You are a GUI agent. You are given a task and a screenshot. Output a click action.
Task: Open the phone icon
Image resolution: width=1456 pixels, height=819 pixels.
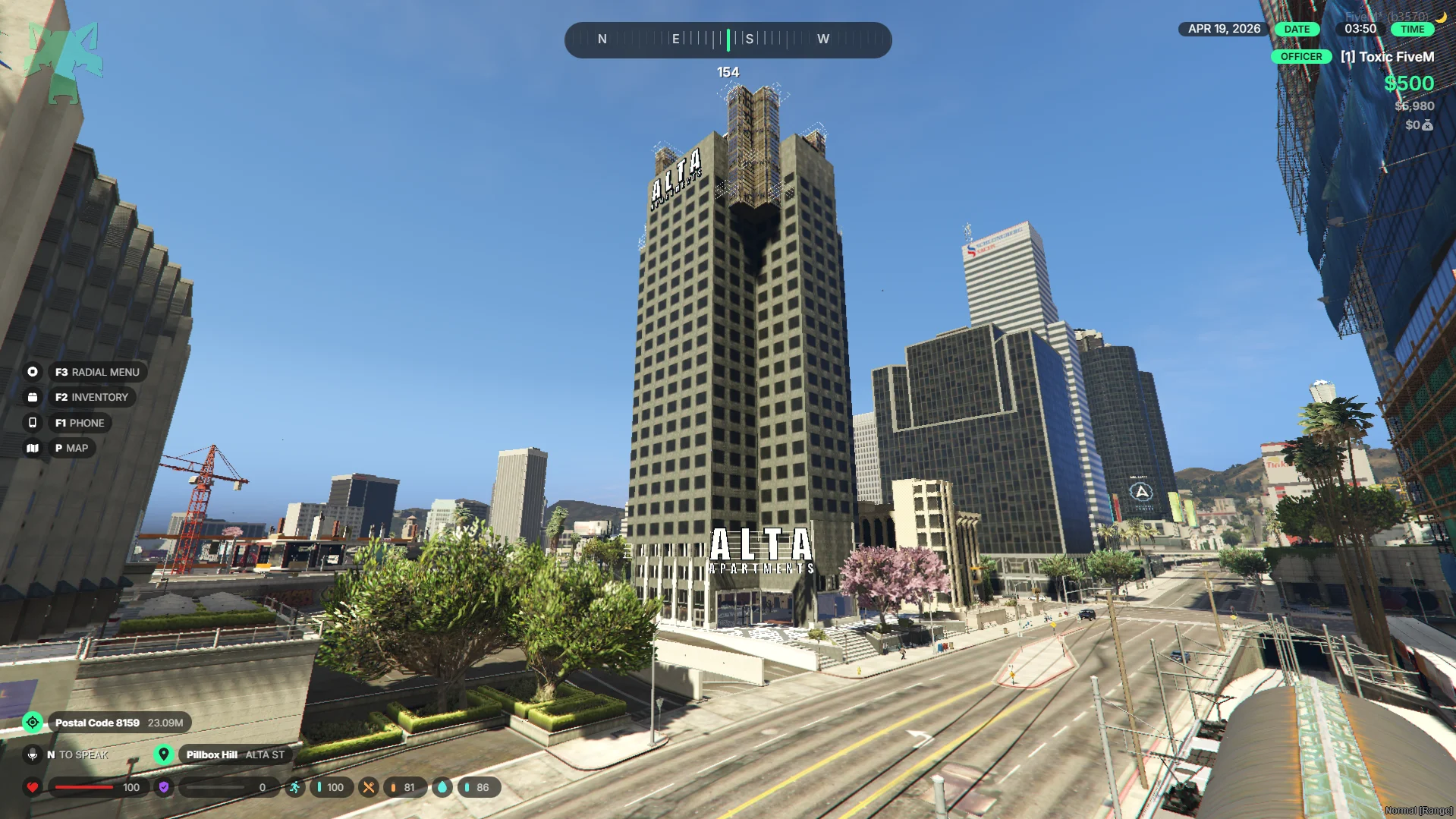(33, 423)
